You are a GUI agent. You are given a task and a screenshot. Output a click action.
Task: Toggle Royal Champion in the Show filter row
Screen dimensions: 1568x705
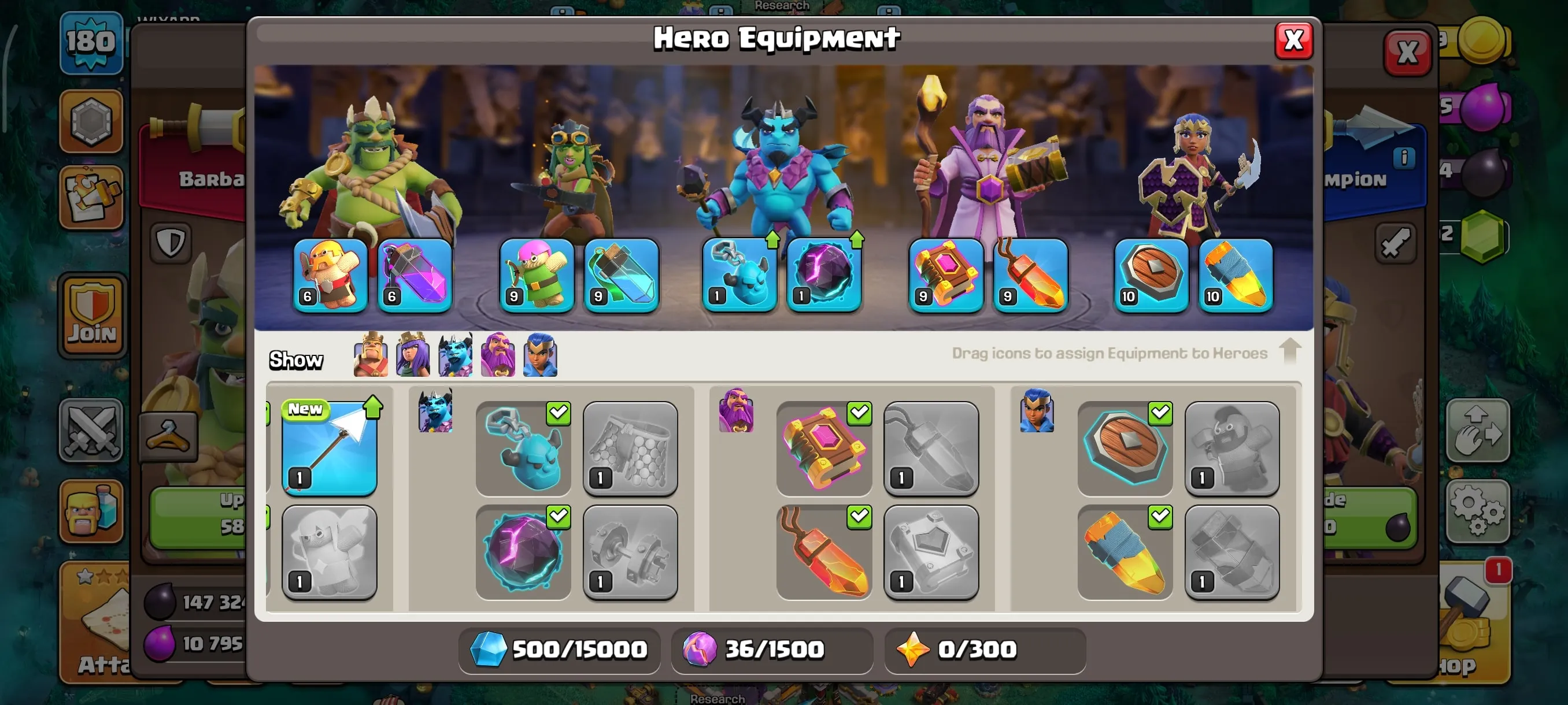click(x=539, y=355)
